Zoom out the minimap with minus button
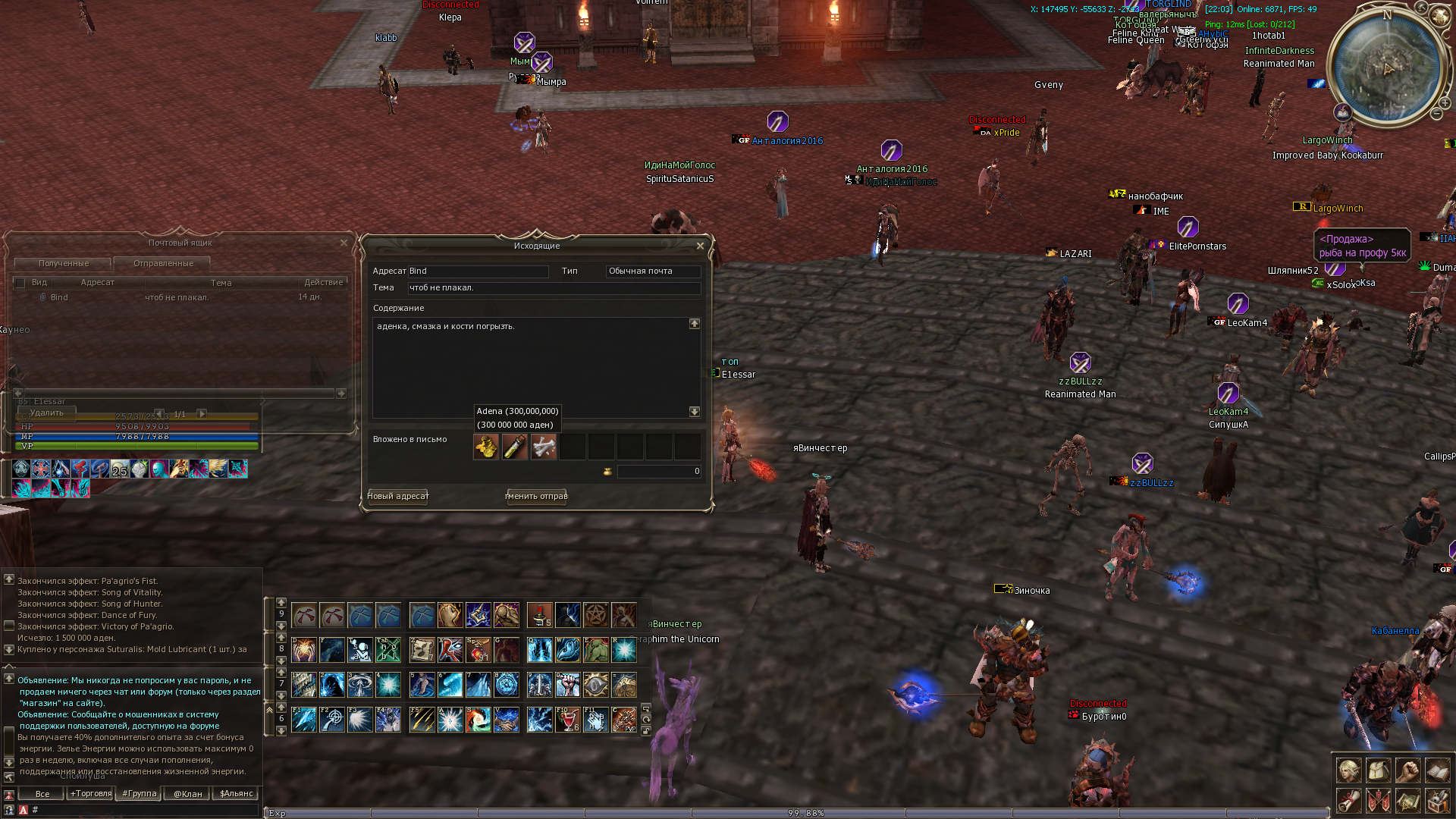Viewport: 1456px width, 819px height. (x=1436, y=114)
